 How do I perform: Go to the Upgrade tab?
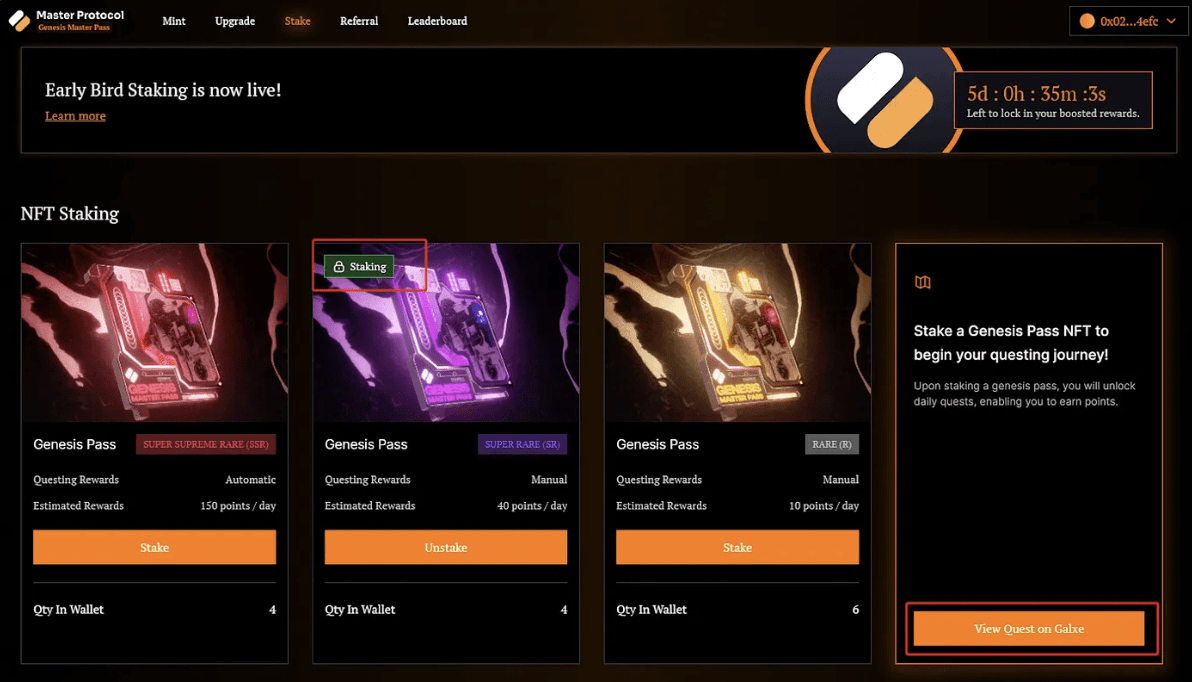point(235,21)
